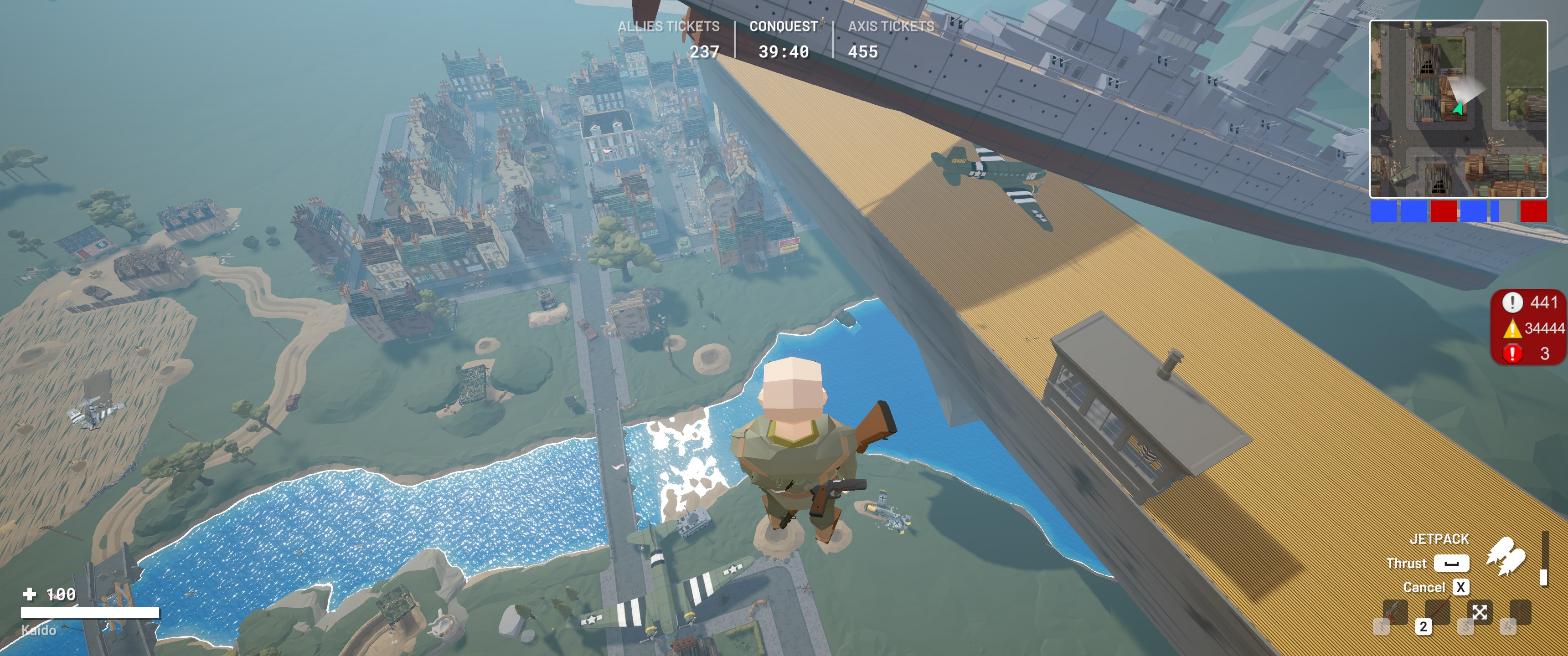The image size is (1568, 656).
Task: Choose the crossed-arrows equipment slot
Action: click(x=1480, y=611)
